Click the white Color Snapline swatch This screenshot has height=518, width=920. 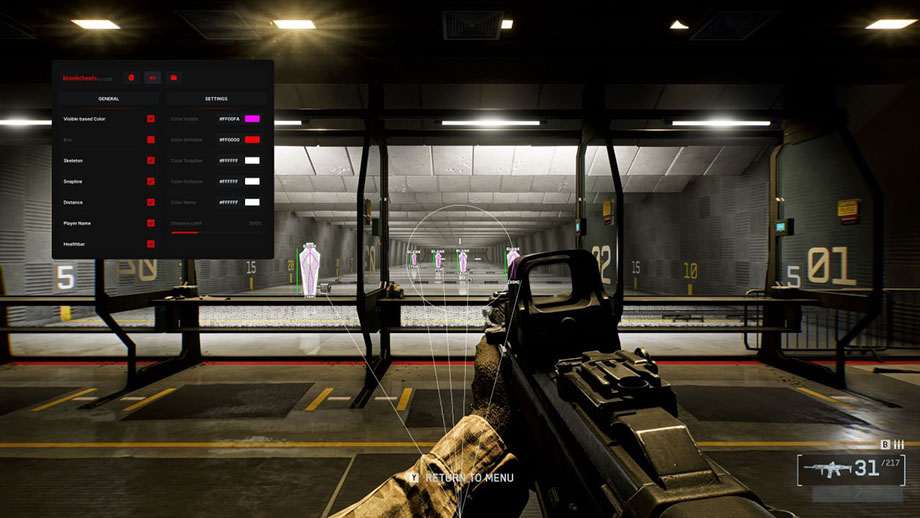pyautogui.click(x=252, y=161)
